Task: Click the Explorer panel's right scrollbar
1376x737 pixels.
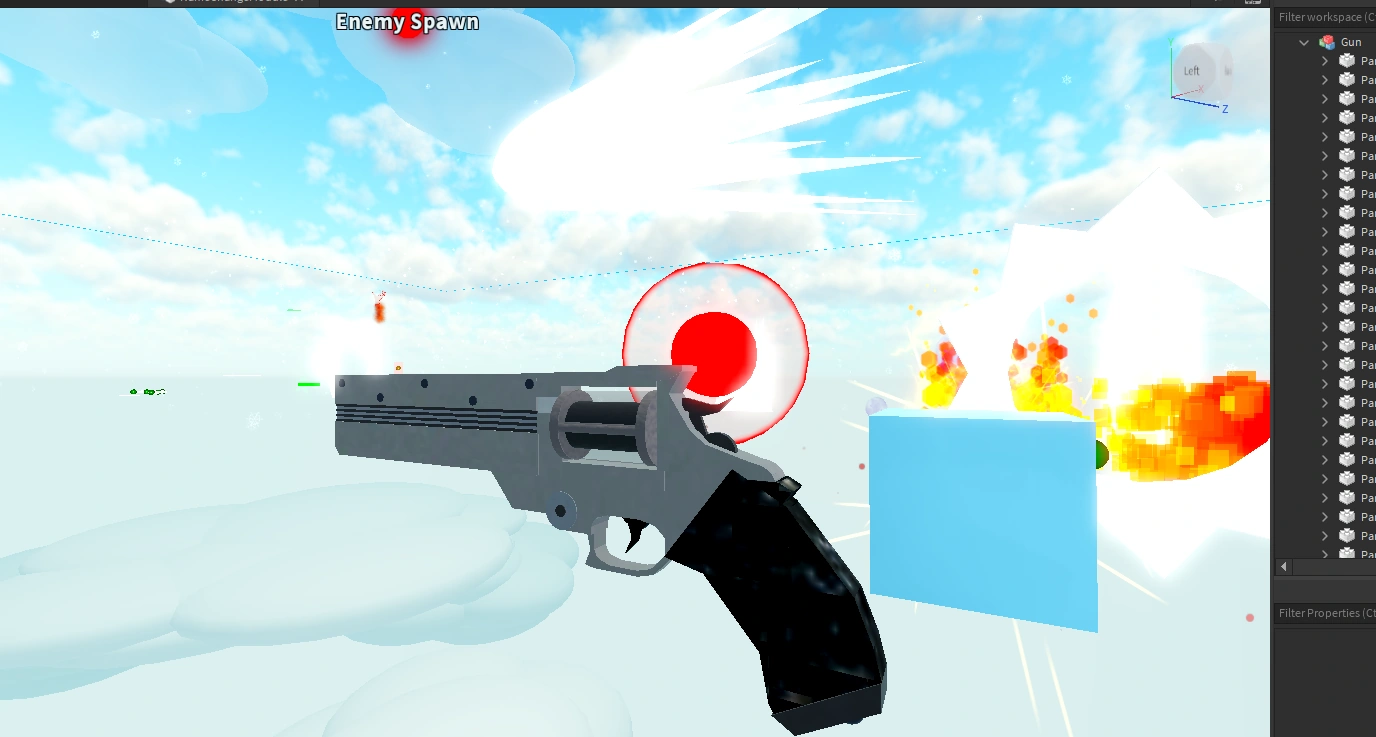Action: click(1371, 300)
